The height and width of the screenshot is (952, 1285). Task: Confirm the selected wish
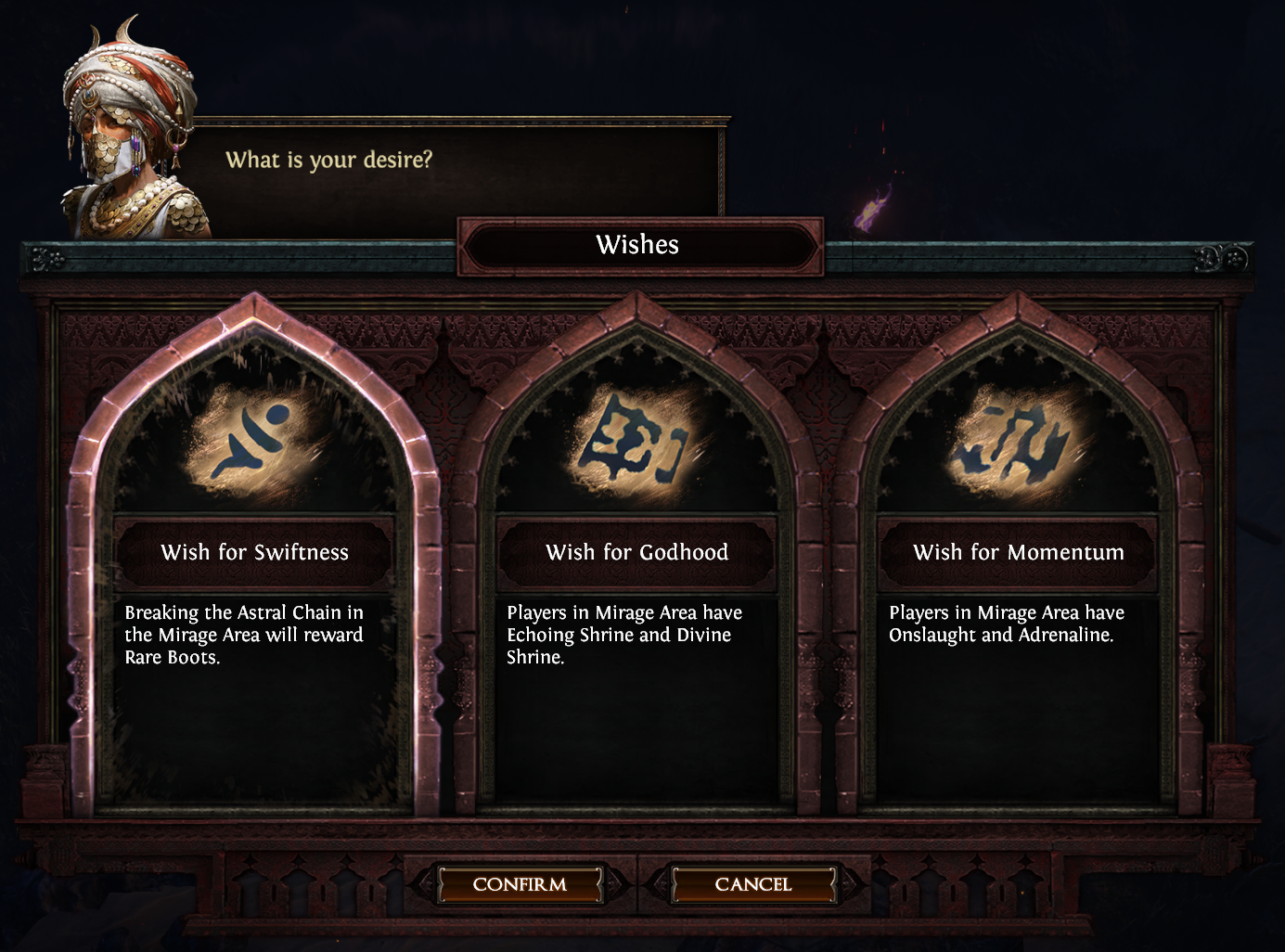click(520, 884)
